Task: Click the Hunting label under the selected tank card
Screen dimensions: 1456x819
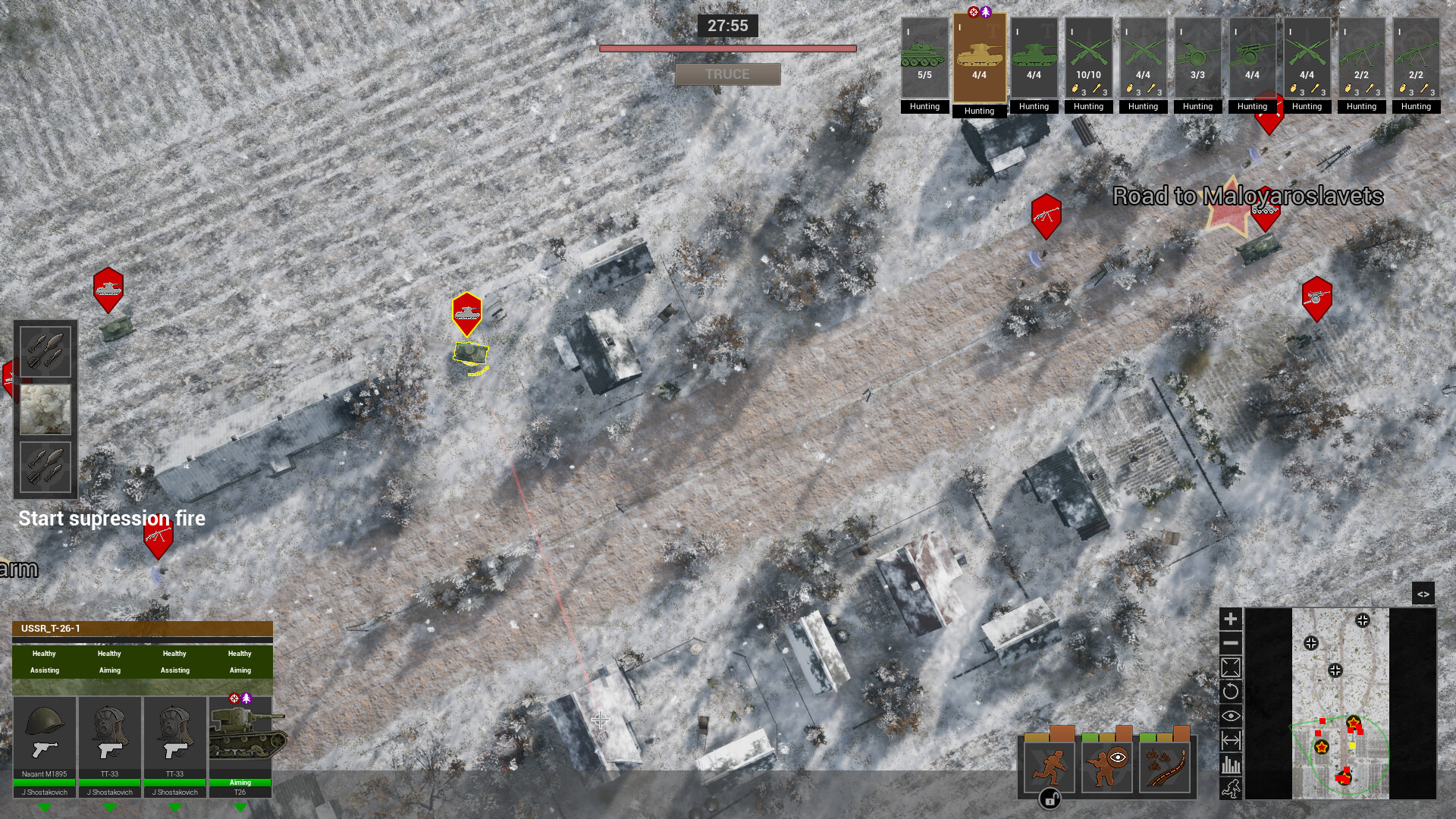Action: (x=979, y=111)
